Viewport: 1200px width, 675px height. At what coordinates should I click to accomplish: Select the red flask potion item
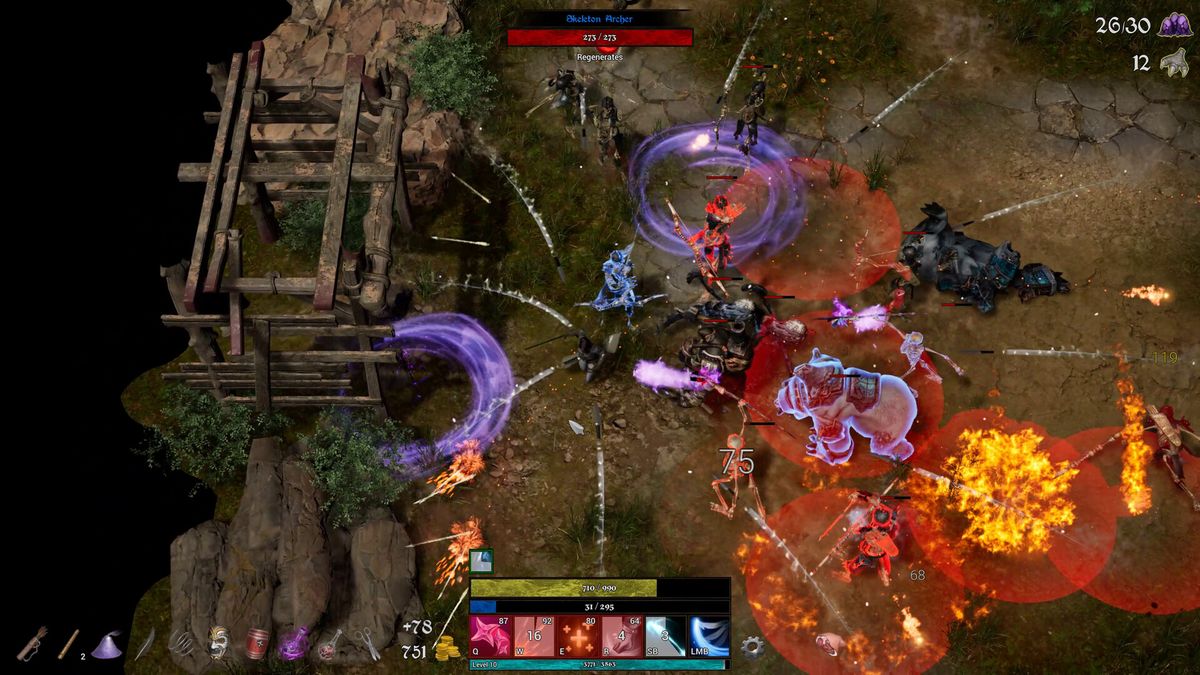point(330,644)
